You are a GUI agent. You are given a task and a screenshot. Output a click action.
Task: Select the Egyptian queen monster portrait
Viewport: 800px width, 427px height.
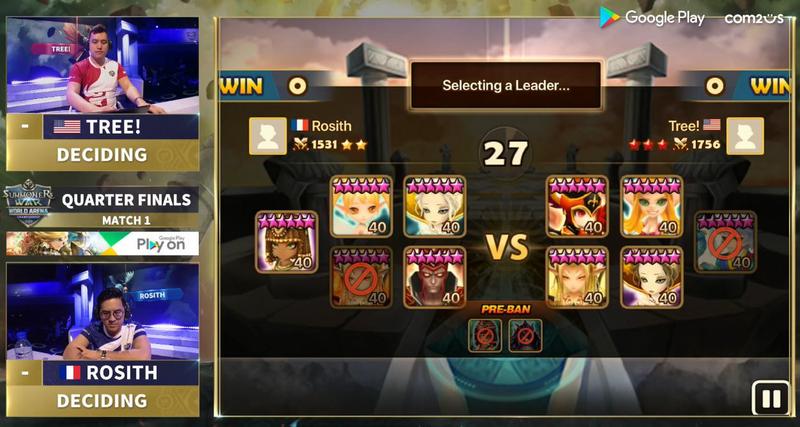(x=286, y=242)
